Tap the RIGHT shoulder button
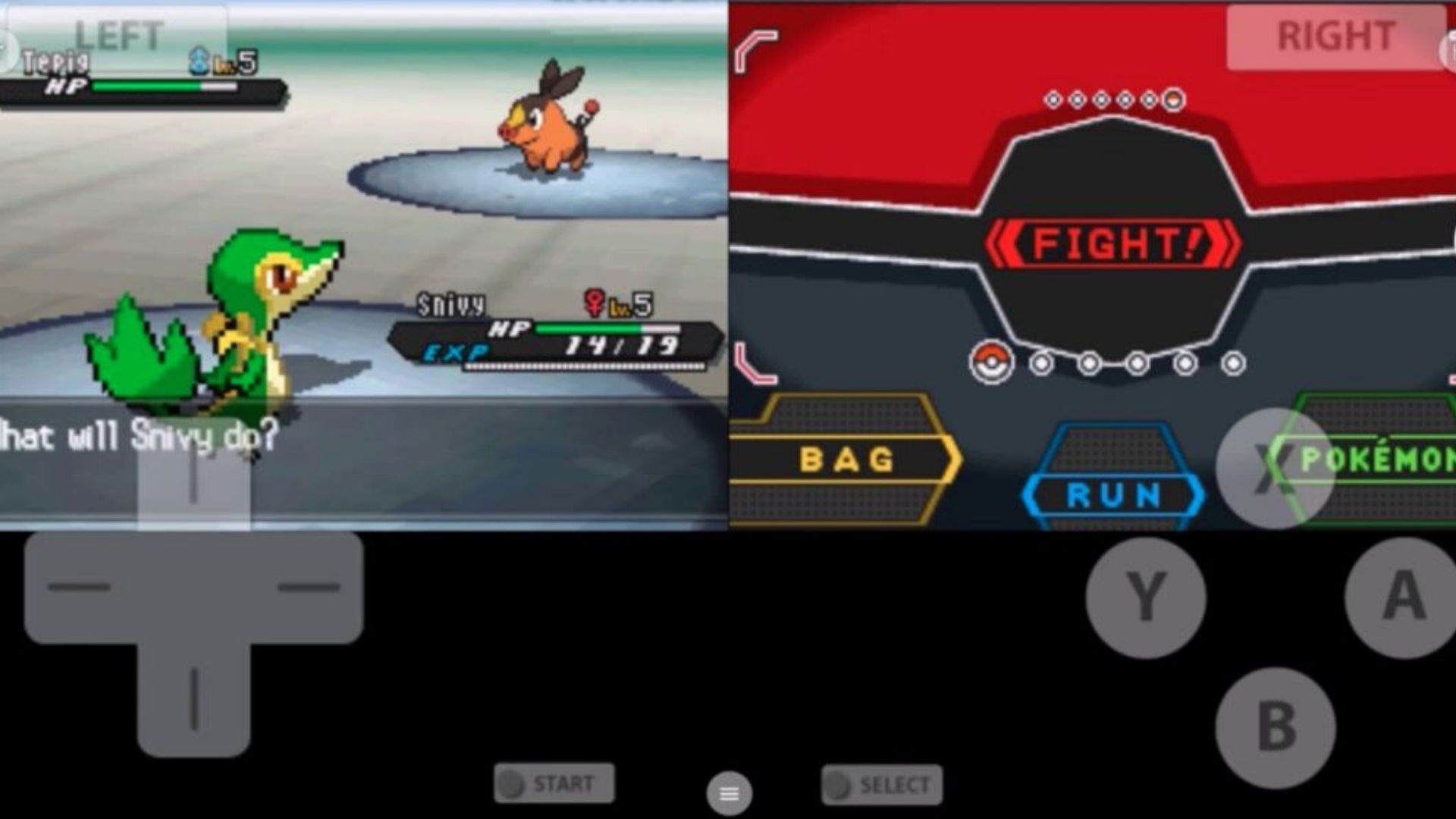 [1336, 36]
